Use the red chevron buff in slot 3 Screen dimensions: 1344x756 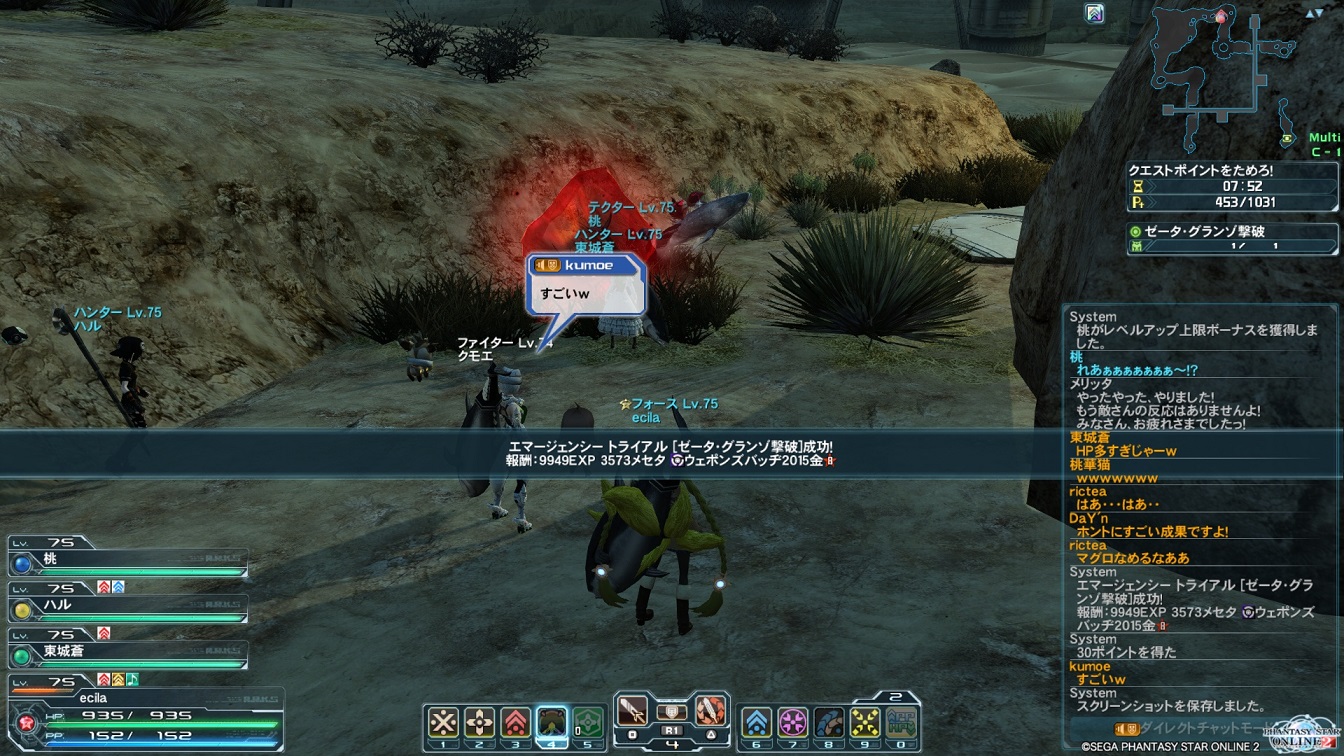point(516,722)
